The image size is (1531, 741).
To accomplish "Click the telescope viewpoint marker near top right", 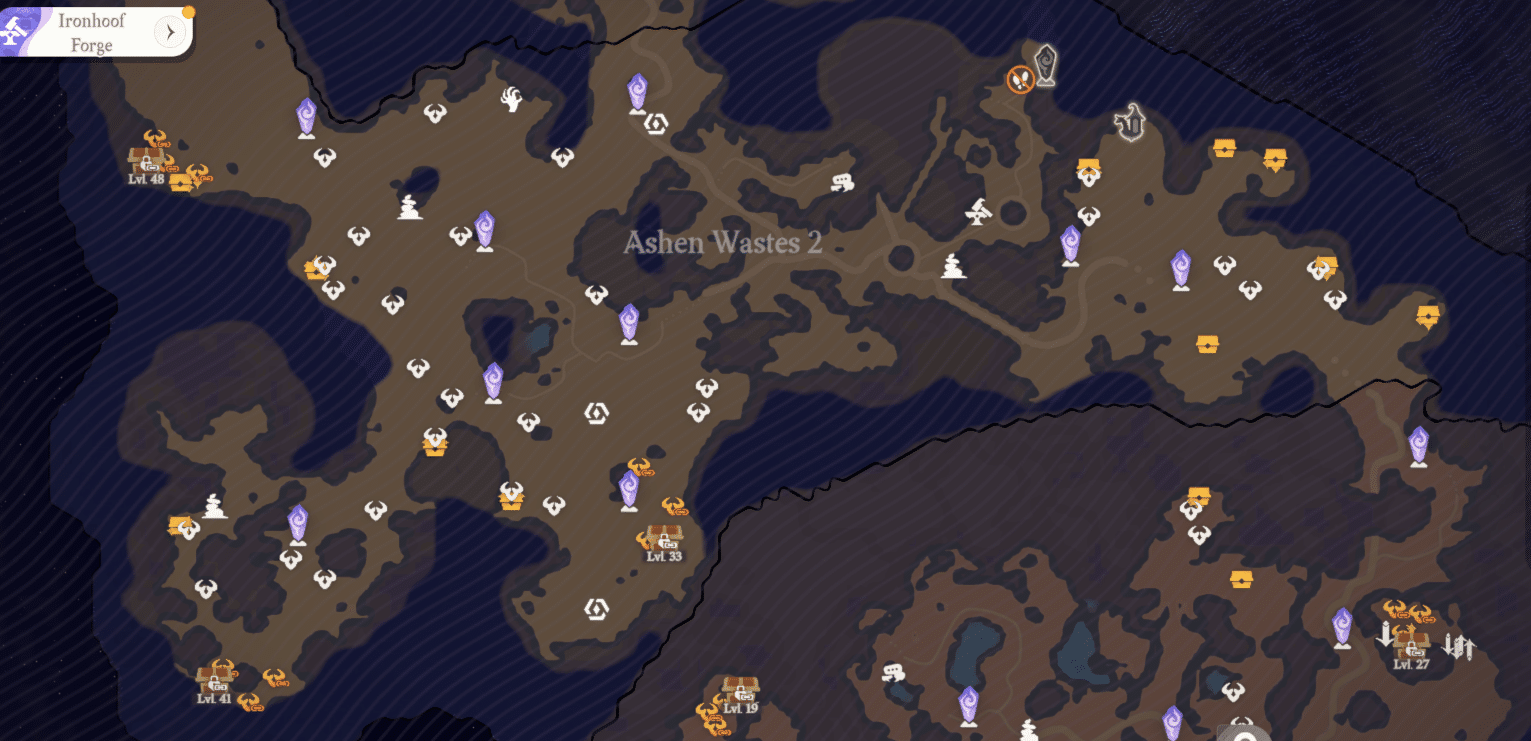I will coord(978,211).
